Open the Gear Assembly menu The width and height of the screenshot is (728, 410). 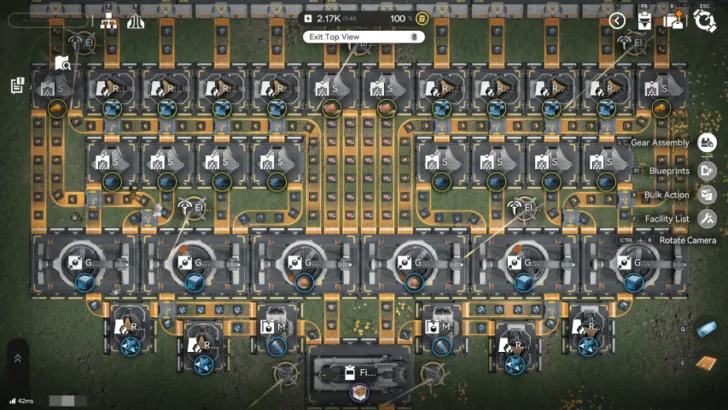(707, 143)
